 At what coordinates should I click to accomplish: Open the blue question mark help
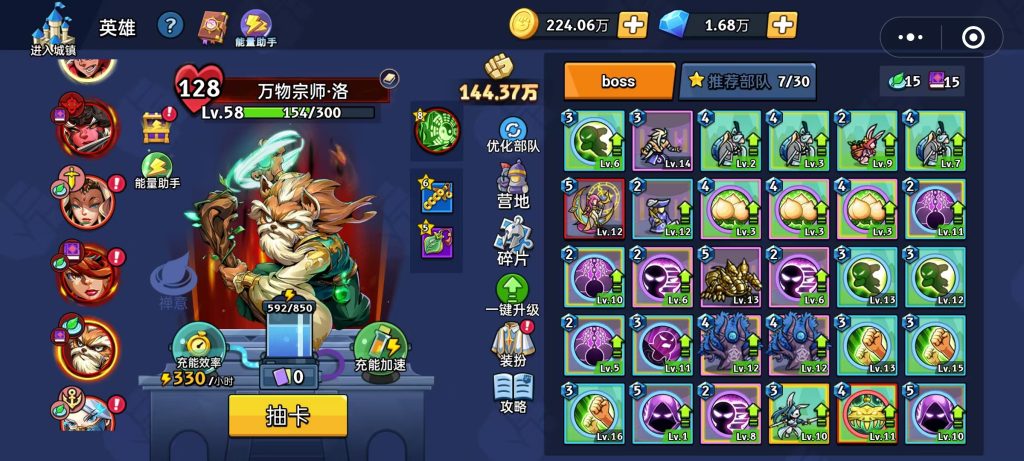[171, 26]
